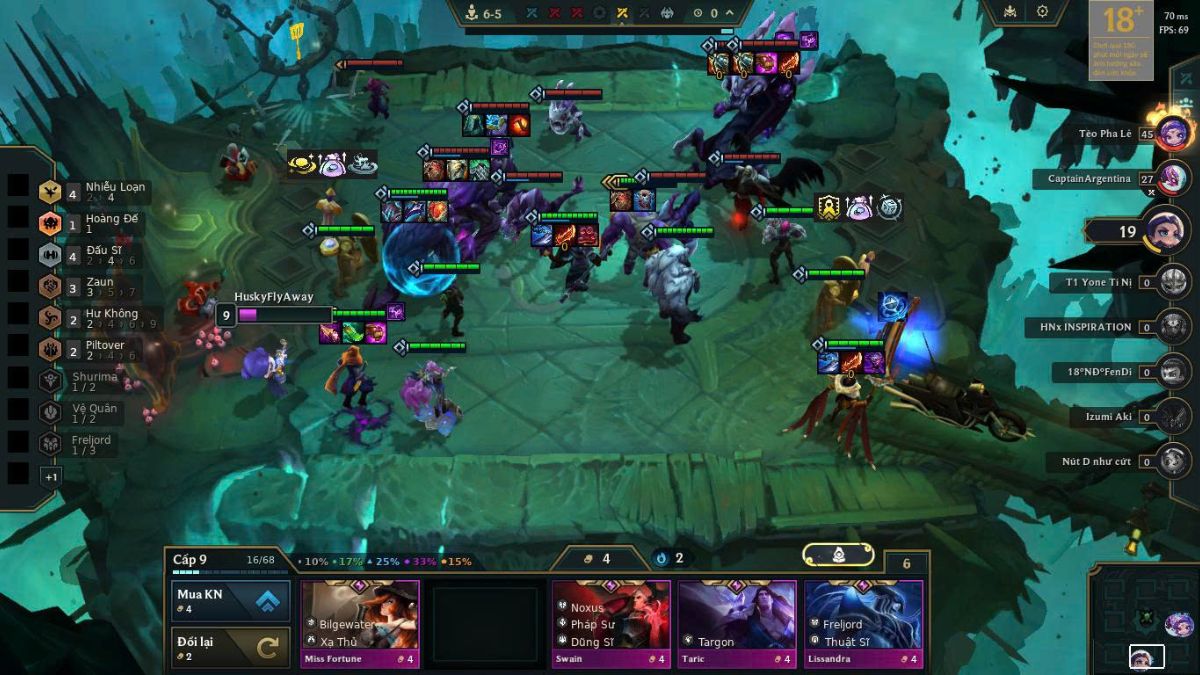Screen dimensions: 1200x675
Task: Purchase the Swain champion card
Action: 611,624
